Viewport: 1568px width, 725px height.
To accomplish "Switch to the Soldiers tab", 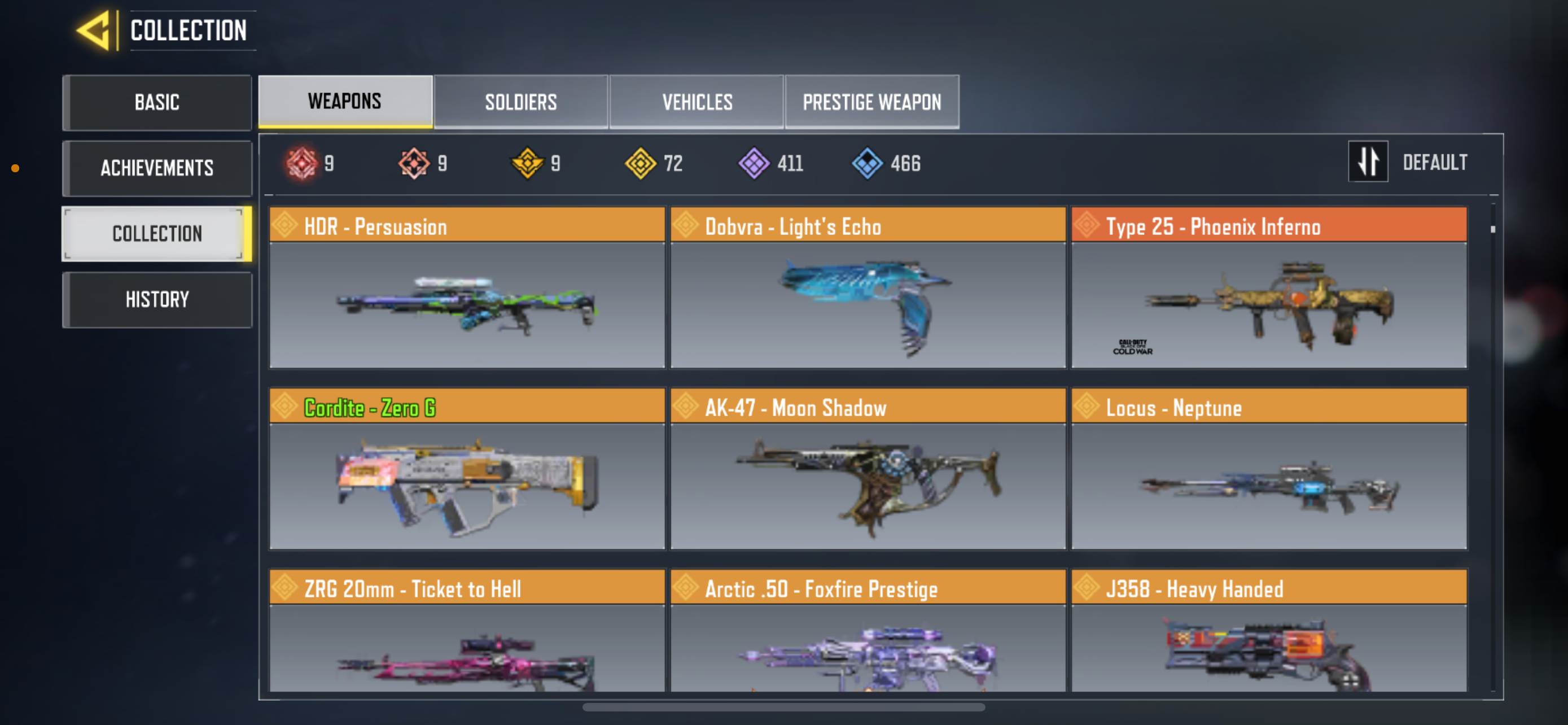I will click(x=520, y=102).
